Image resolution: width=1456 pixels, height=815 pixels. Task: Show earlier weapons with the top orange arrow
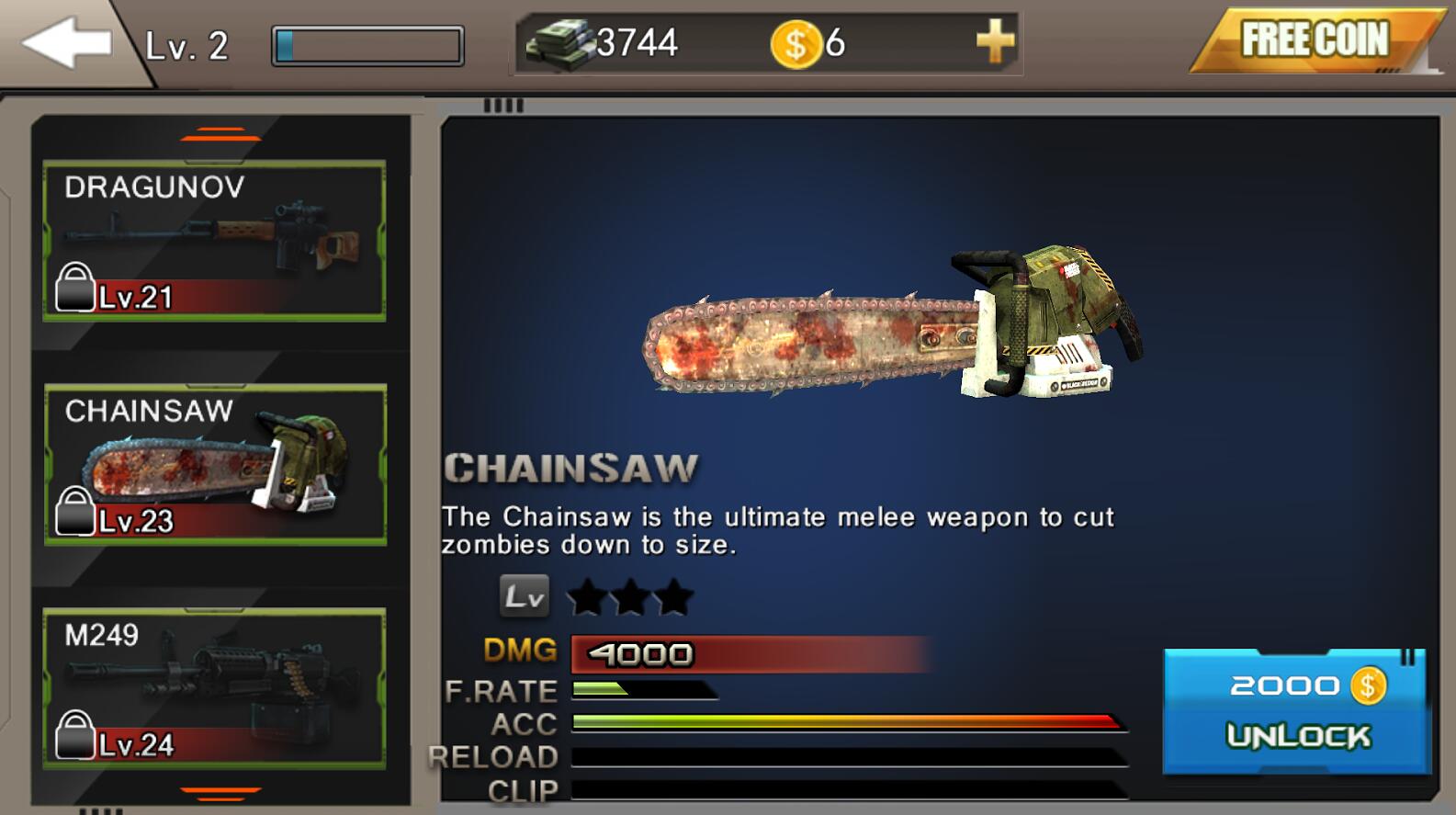[x=220, y=135]
